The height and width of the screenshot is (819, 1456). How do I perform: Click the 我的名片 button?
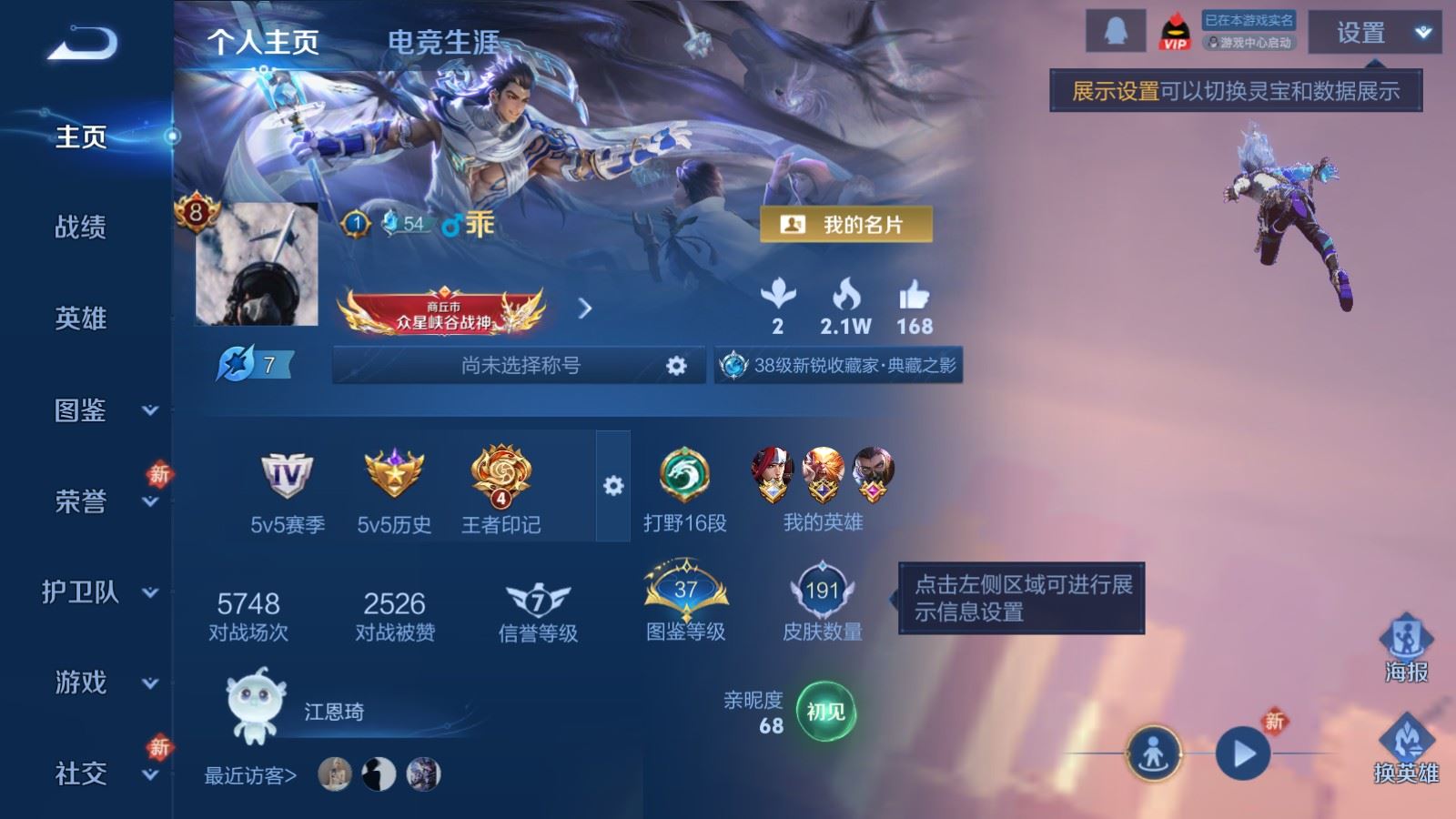(846, 222)
